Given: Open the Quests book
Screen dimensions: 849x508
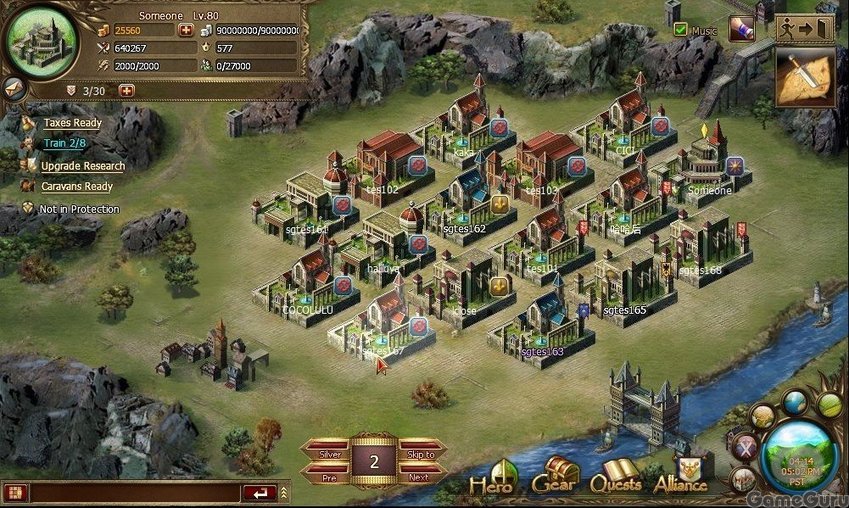Looking at the screenshot, I should click(x=616, y=478).
